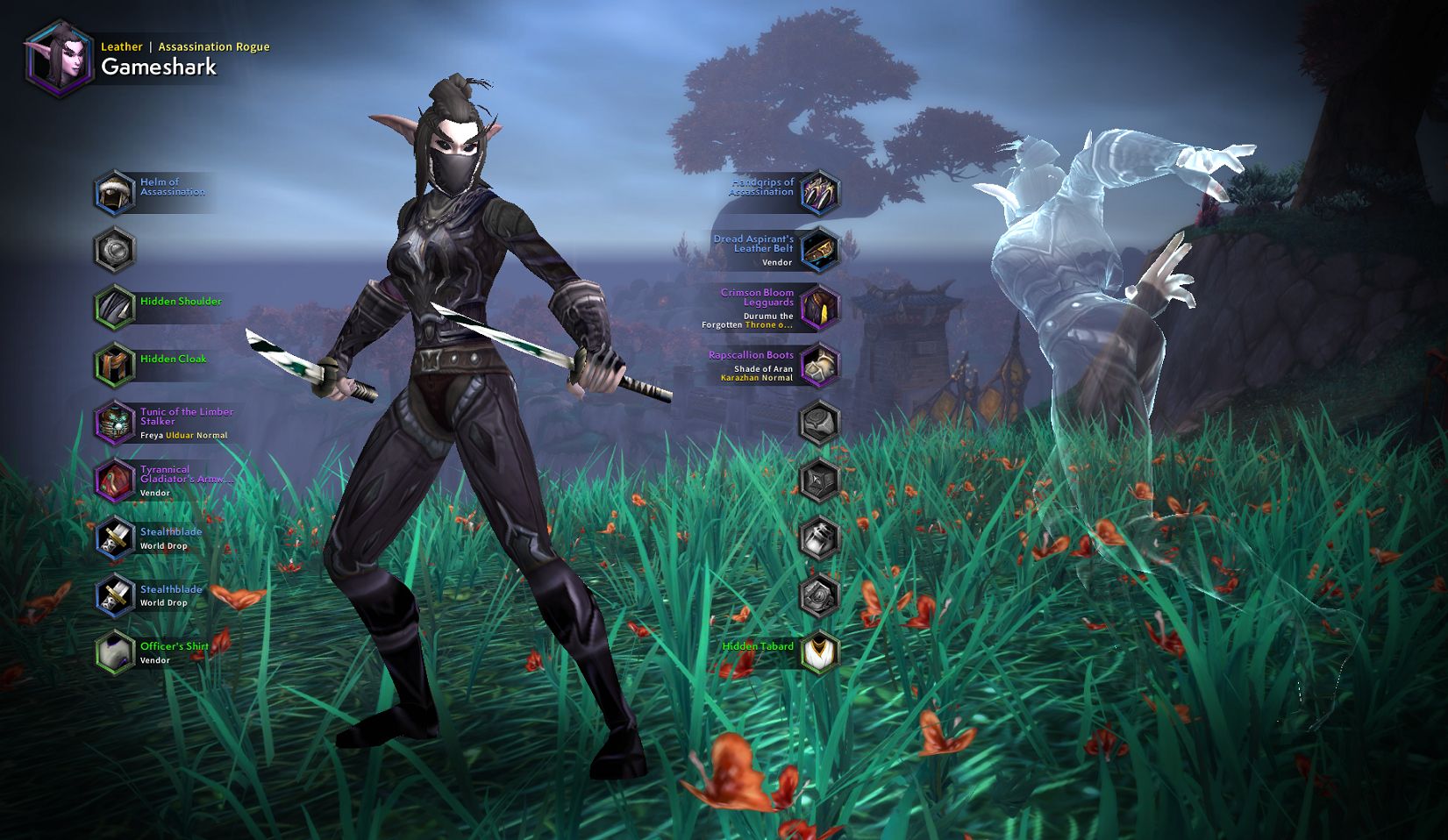Select the first Stealthblade weapon icon
Image resolution: width=1448 pixels, height=840 pixels.
[x=114, y=538]
